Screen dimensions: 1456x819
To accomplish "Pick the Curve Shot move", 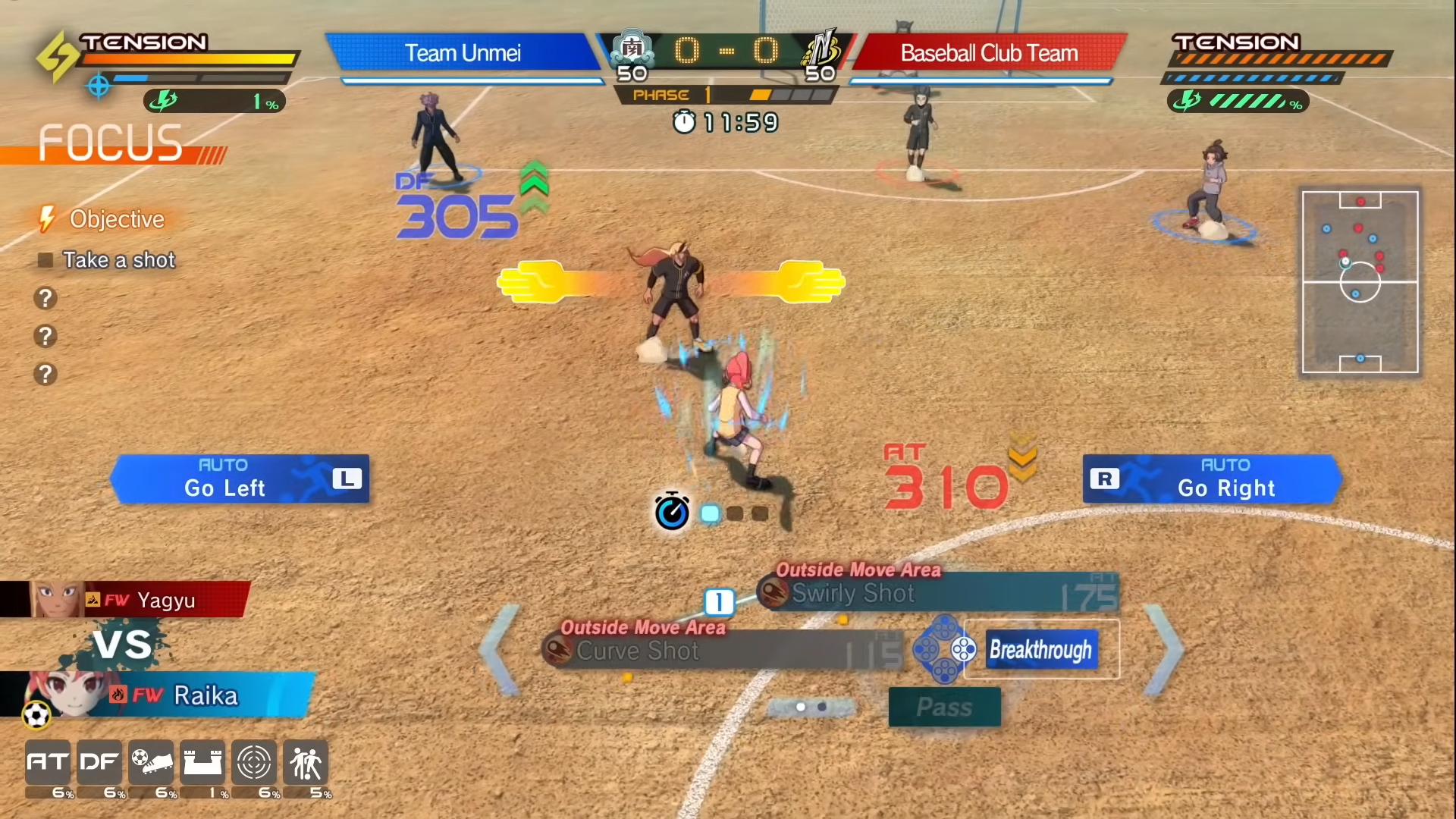I will 724,651.
